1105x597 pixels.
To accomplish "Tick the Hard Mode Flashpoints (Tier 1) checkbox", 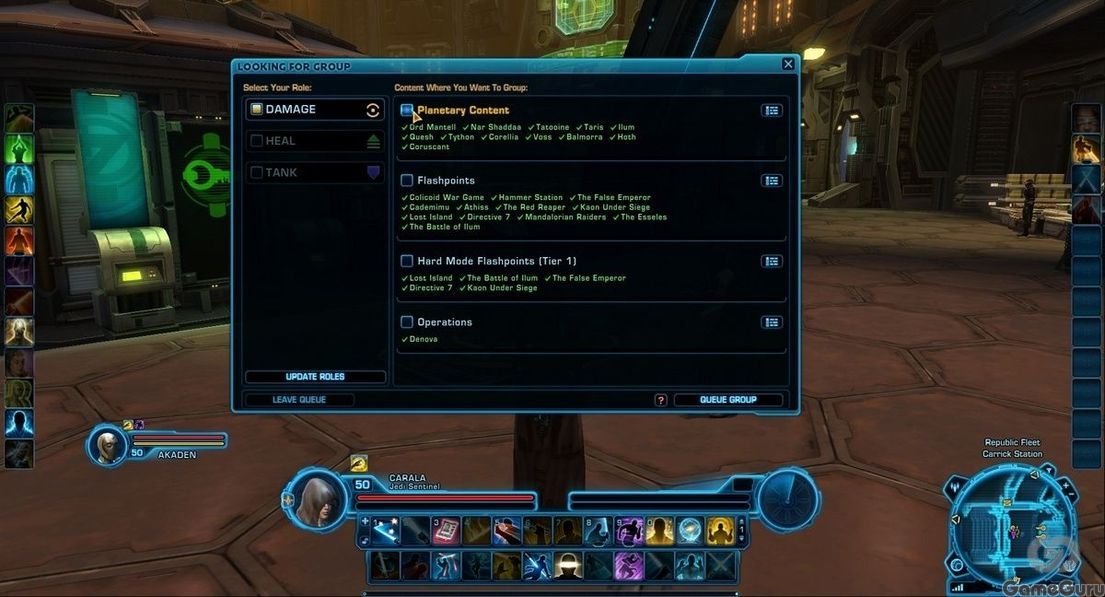I will tap(407, 261).
